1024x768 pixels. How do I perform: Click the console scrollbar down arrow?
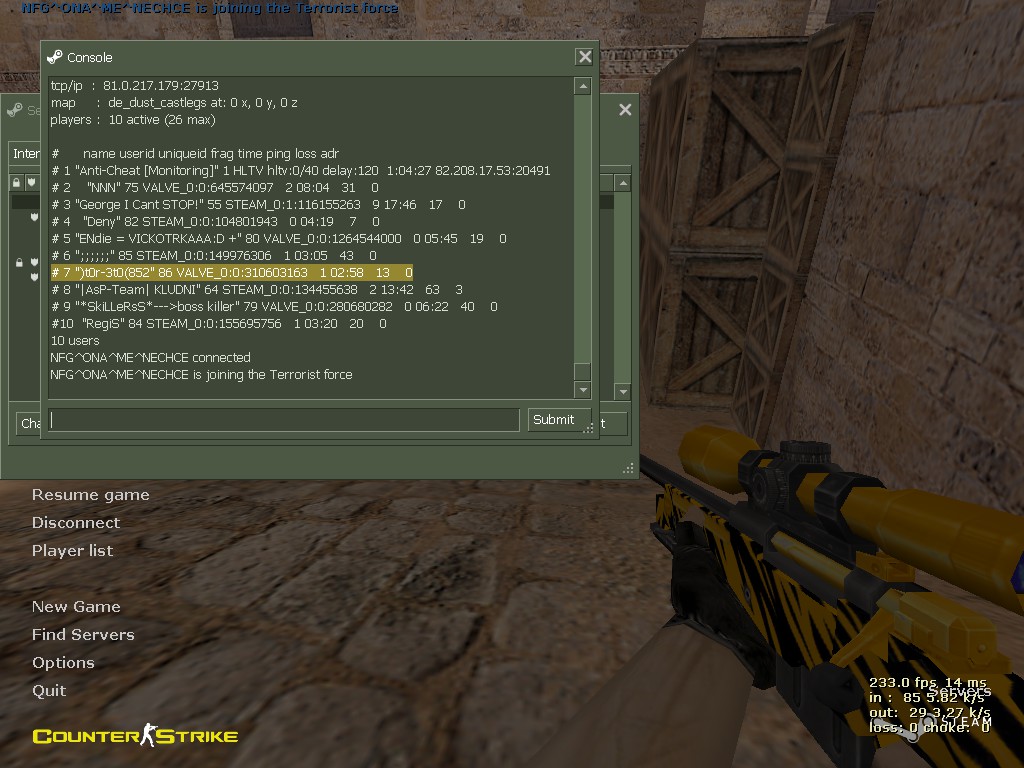tap(582, 390)
